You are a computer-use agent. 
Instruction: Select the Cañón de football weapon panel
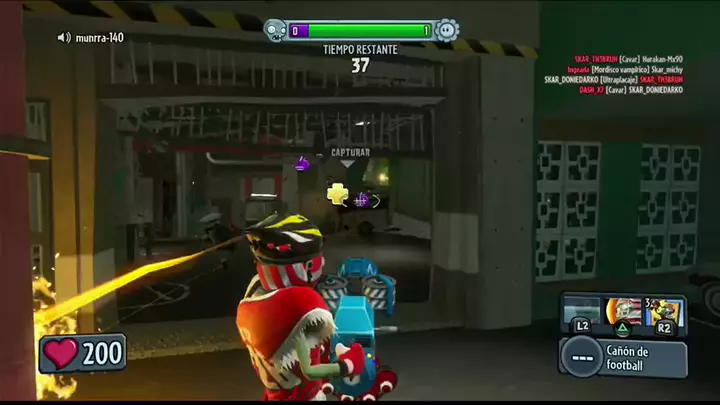pyautogui.click(x=624, y=356)
